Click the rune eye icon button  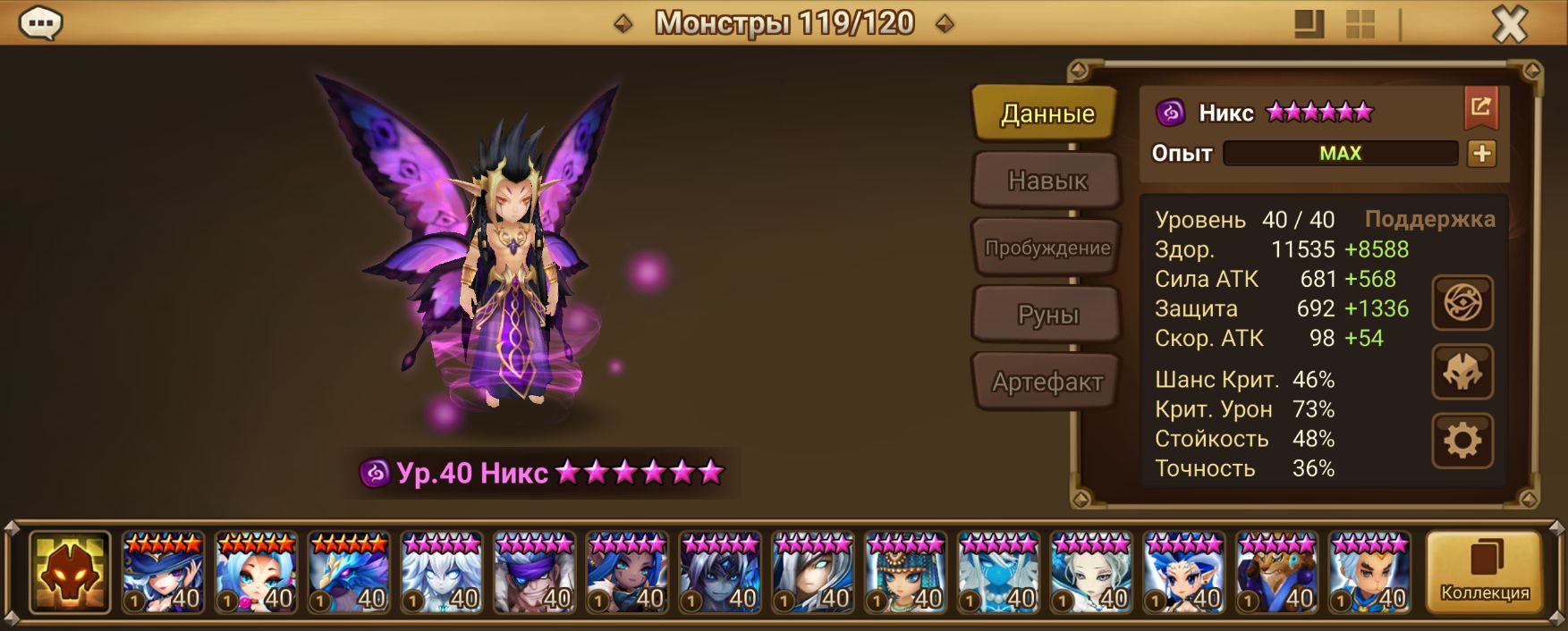click(1462, 303)
